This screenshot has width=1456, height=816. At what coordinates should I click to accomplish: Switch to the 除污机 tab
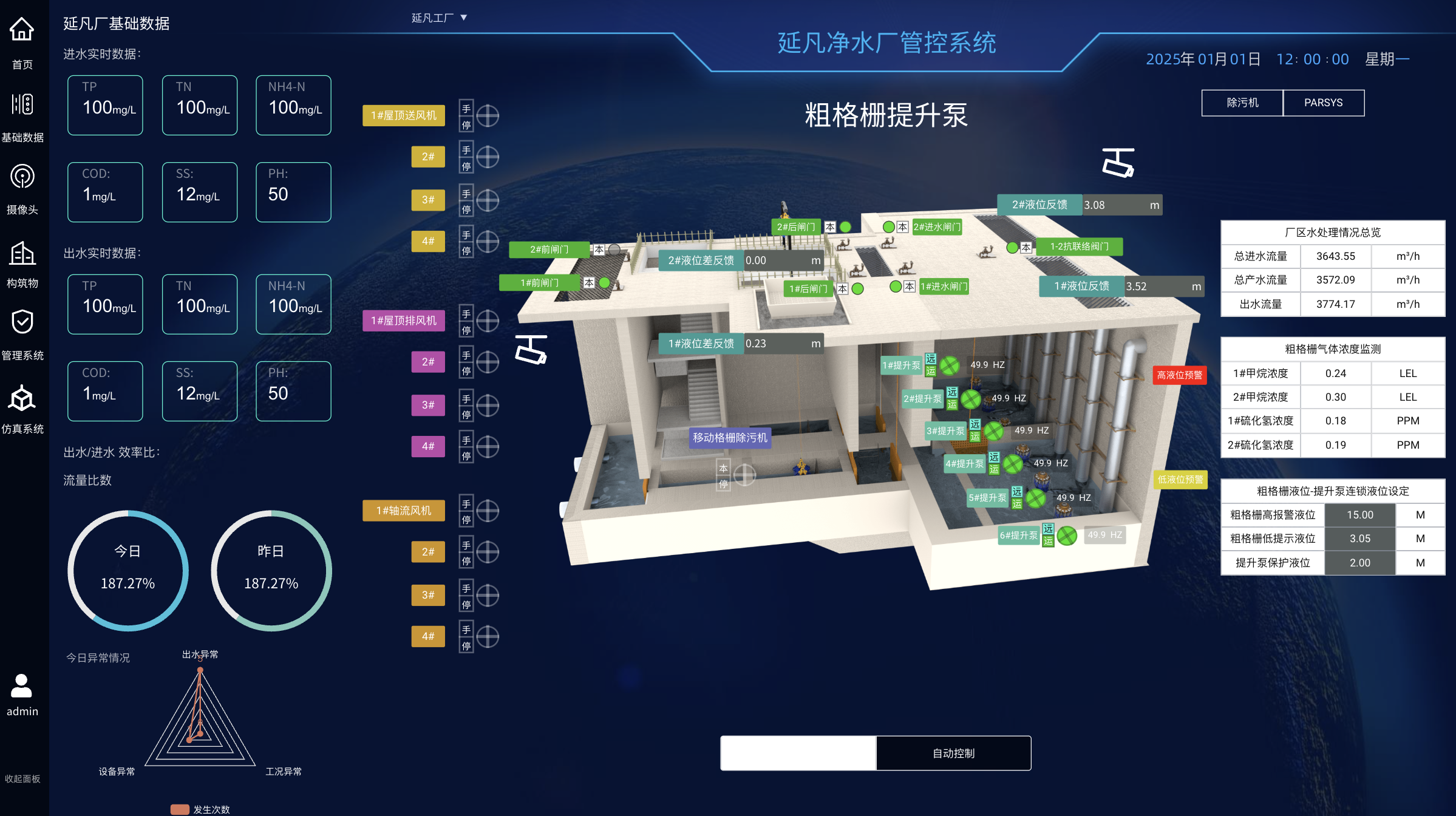click(x=1242, y=103)
